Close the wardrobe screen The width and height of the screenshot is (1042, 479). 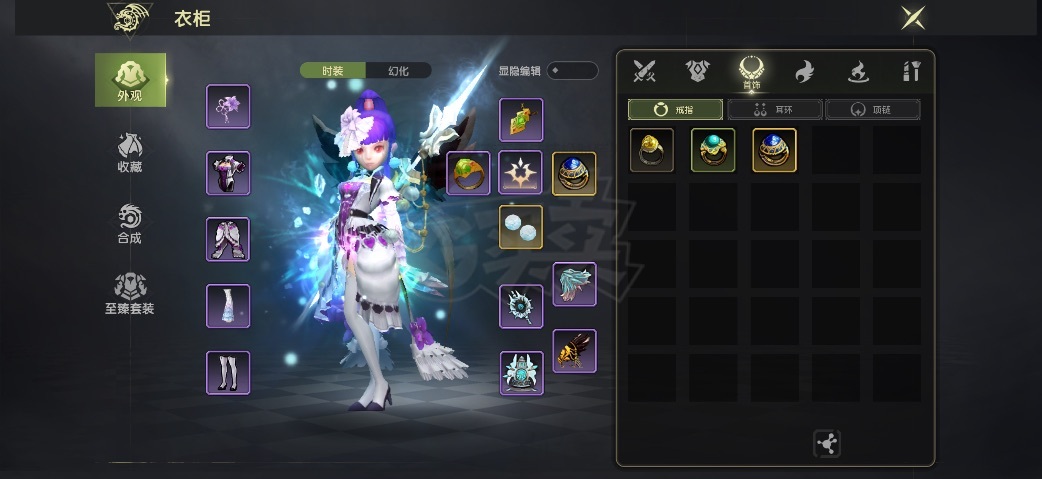[912, 18]
